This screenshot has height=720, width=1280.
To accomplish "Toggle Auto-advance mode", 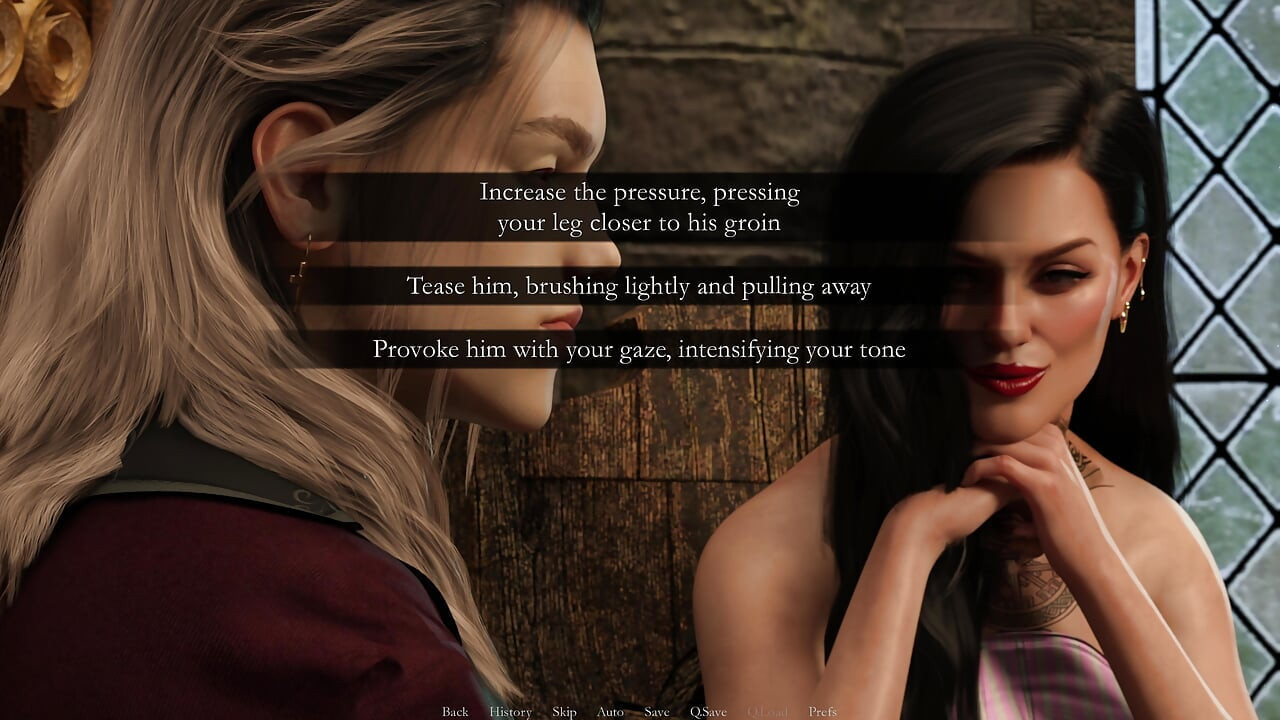I will pos(610,712).
